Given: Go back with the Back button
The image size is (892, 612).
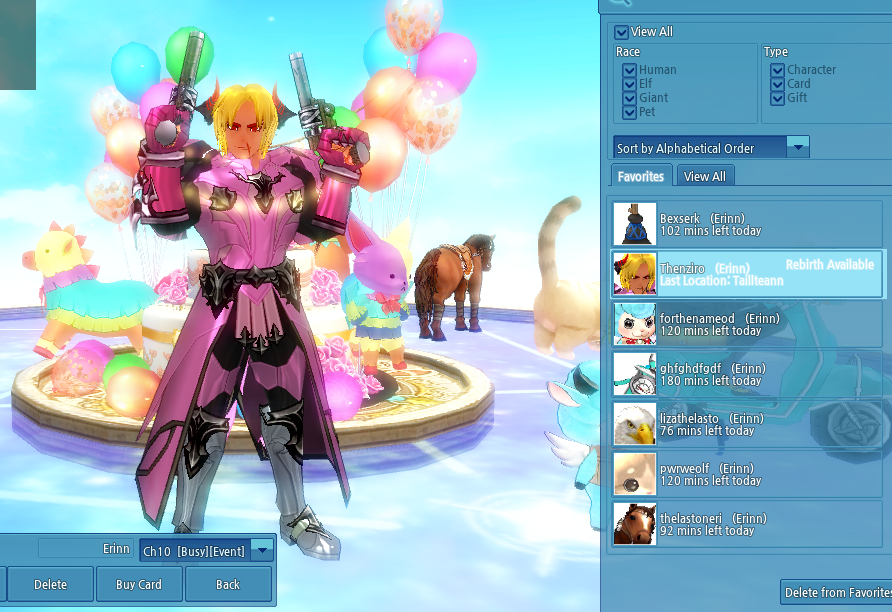Looking at the screenshot, I should click(228, 585).
